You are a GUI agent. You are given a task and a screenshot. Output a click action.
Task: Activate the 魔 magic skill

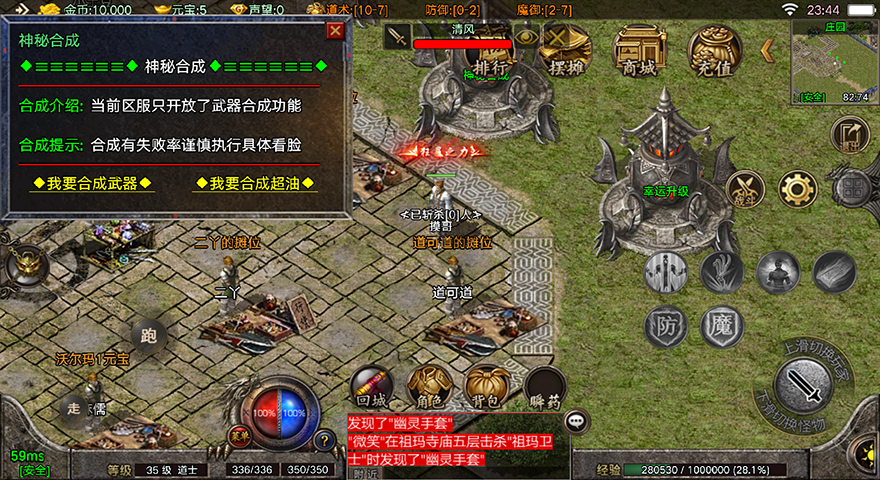point(721,326)
